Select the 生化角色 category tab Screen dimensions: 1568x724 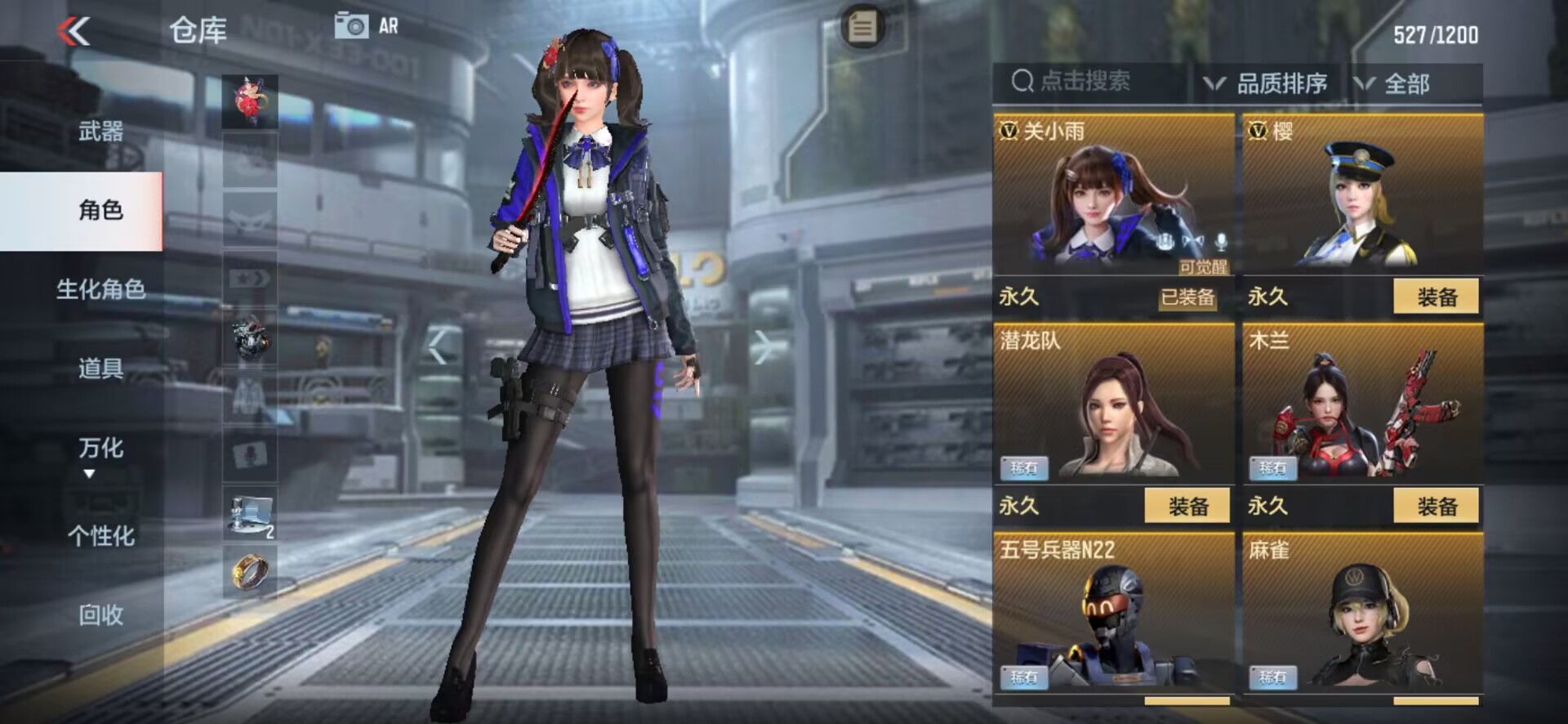[100, 288]
